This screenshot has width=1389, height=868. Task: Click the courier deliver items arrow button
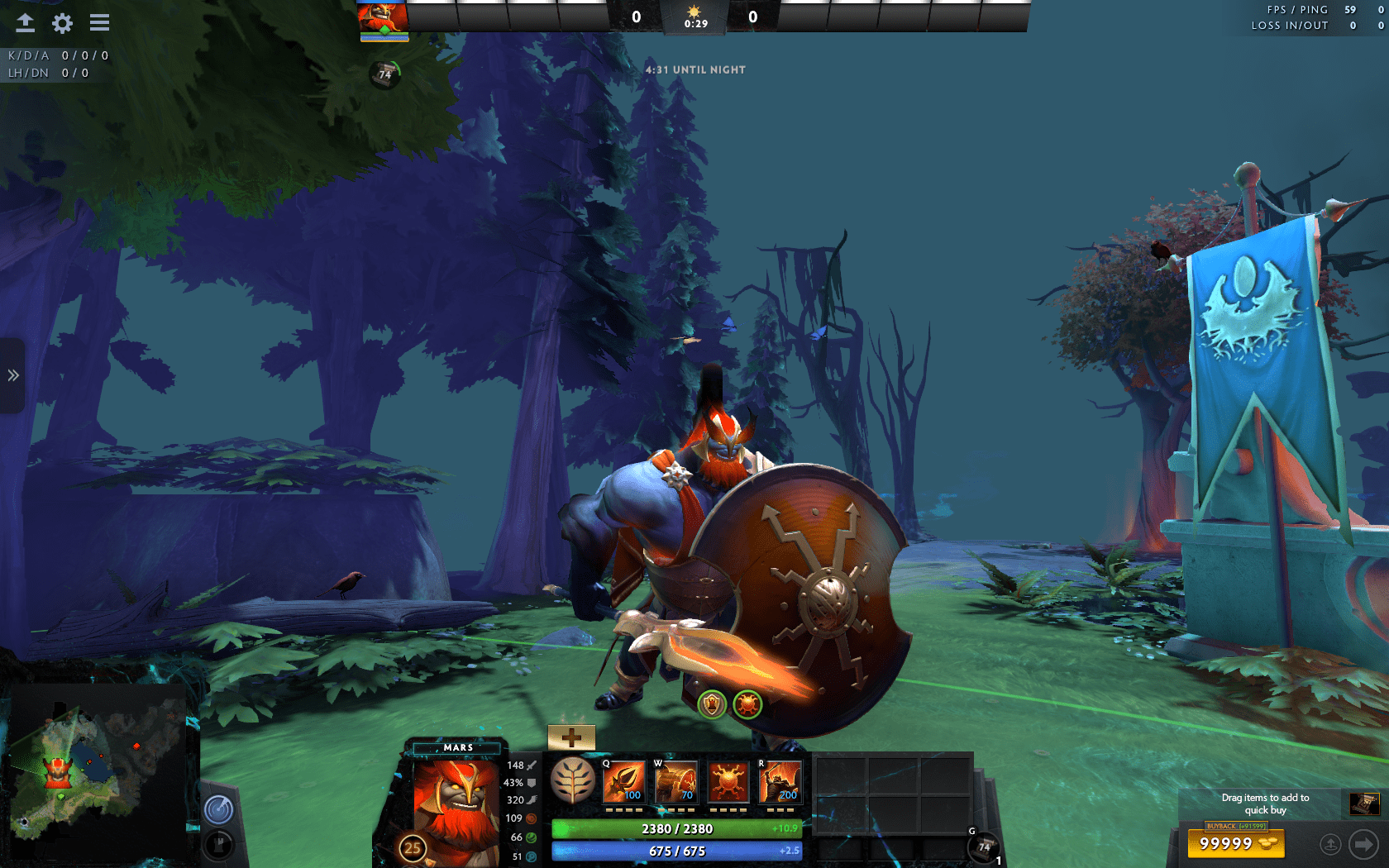(x=1363, y=844)
